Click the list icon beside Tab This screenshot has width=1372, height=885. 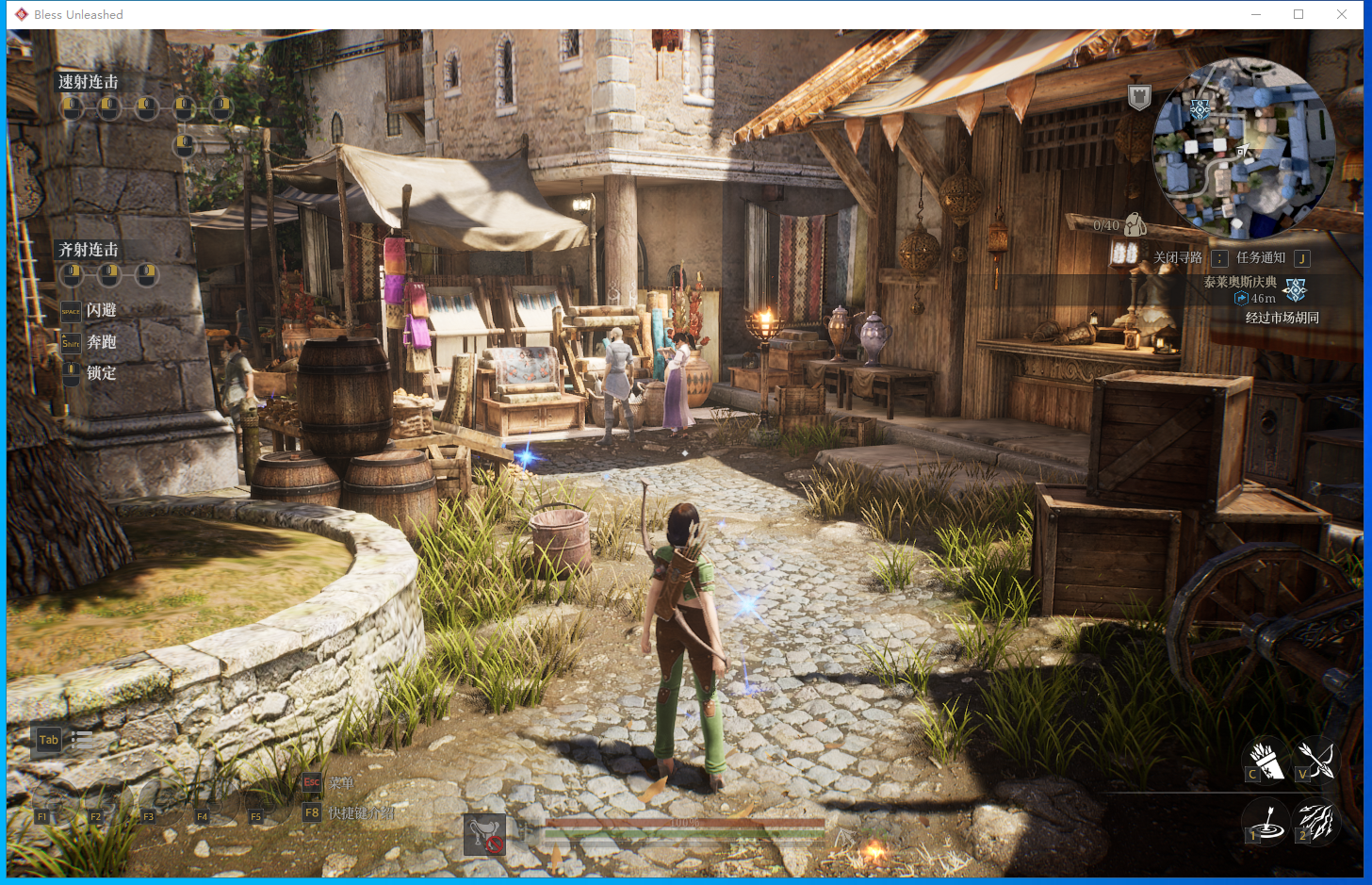(x=82, y=740)
